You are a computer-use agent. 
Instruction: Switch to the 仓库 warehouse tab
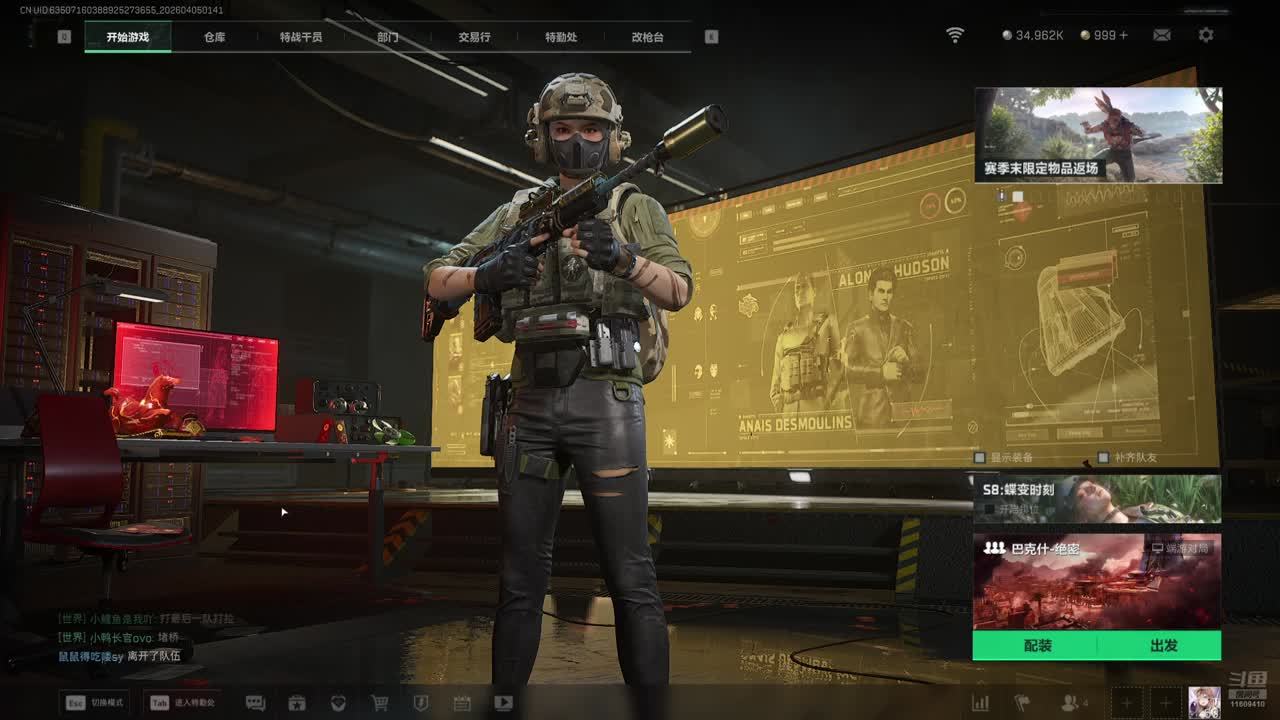coord(214,37)
